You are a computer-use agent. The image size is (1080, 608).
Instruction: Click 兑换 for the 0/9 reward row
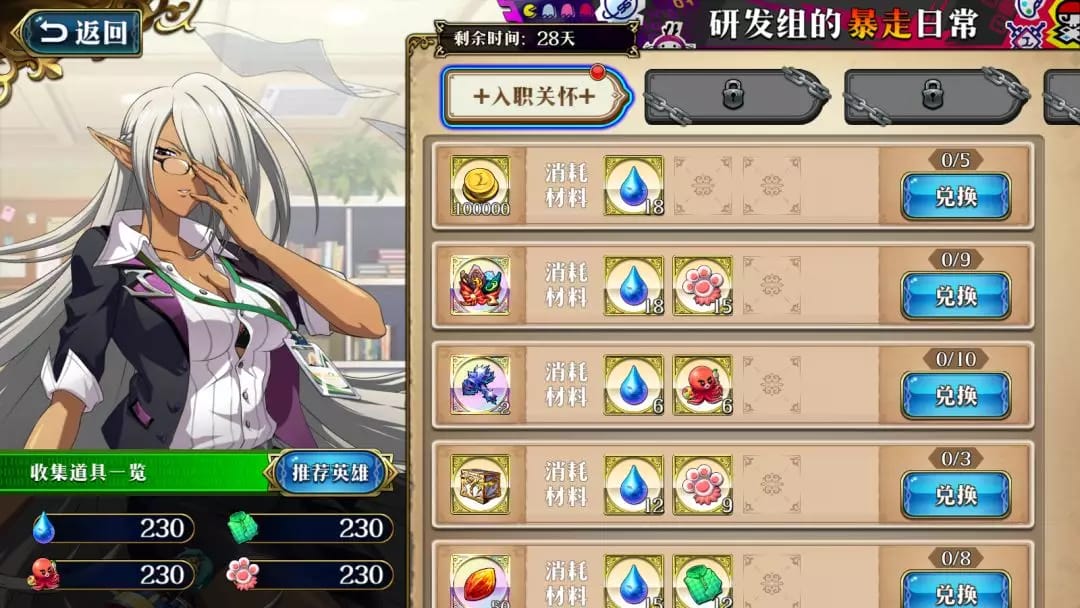click(955, 296)
